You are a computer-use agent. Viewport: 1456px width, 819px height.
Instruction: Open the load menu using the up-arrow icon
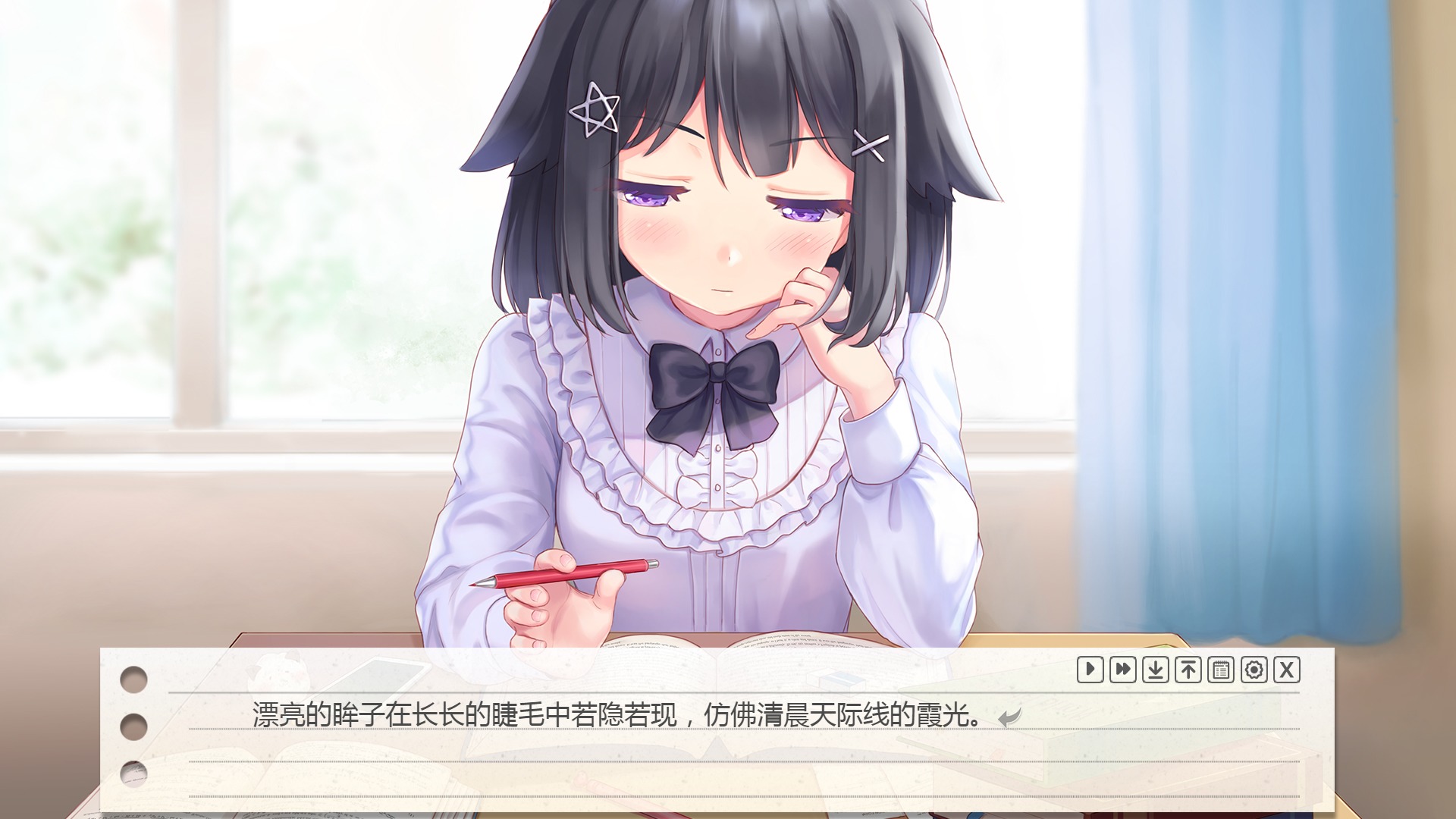coord(1188,670)
